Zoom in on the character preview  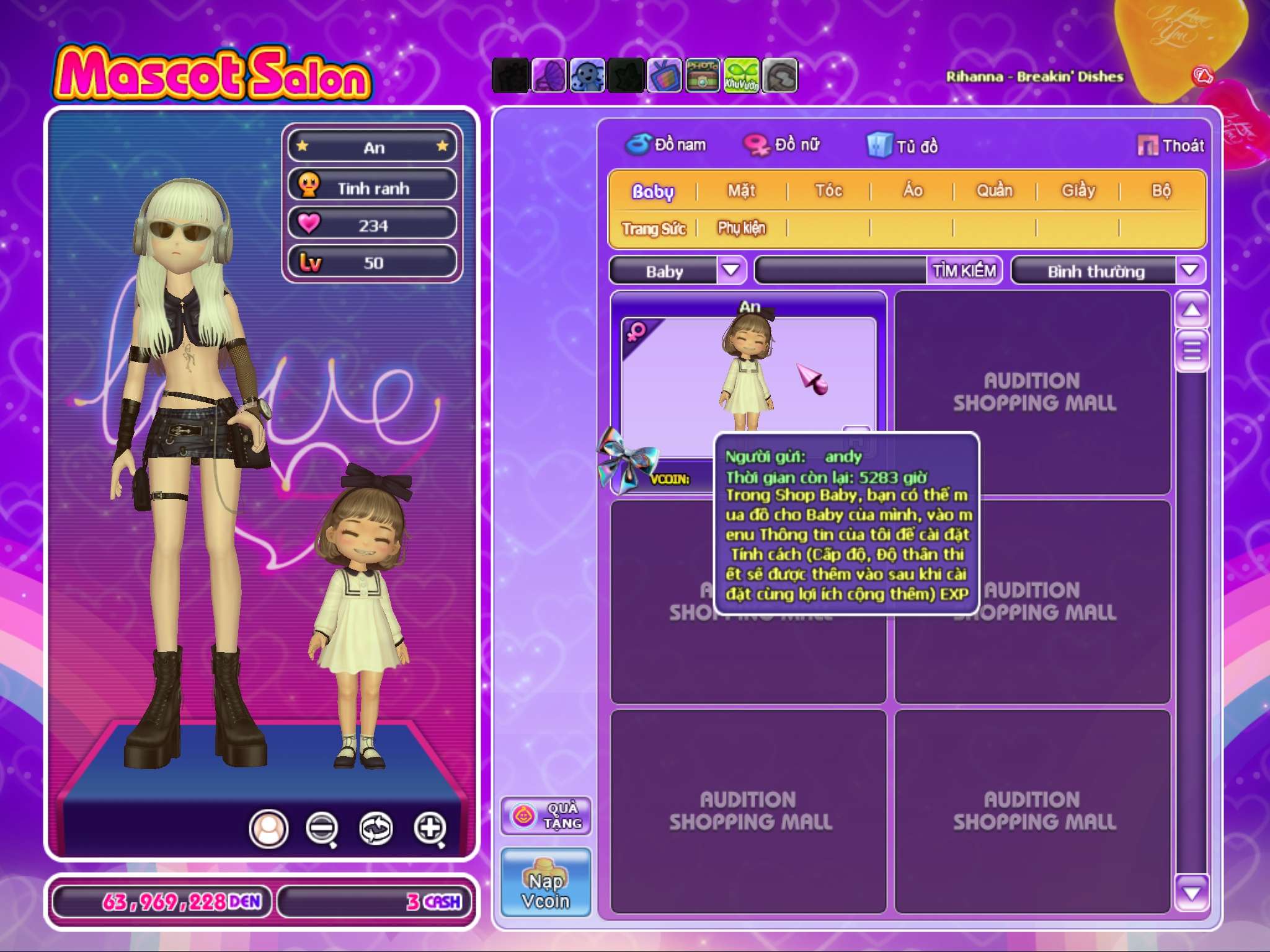pyautogui.click(x=430, y=828)
